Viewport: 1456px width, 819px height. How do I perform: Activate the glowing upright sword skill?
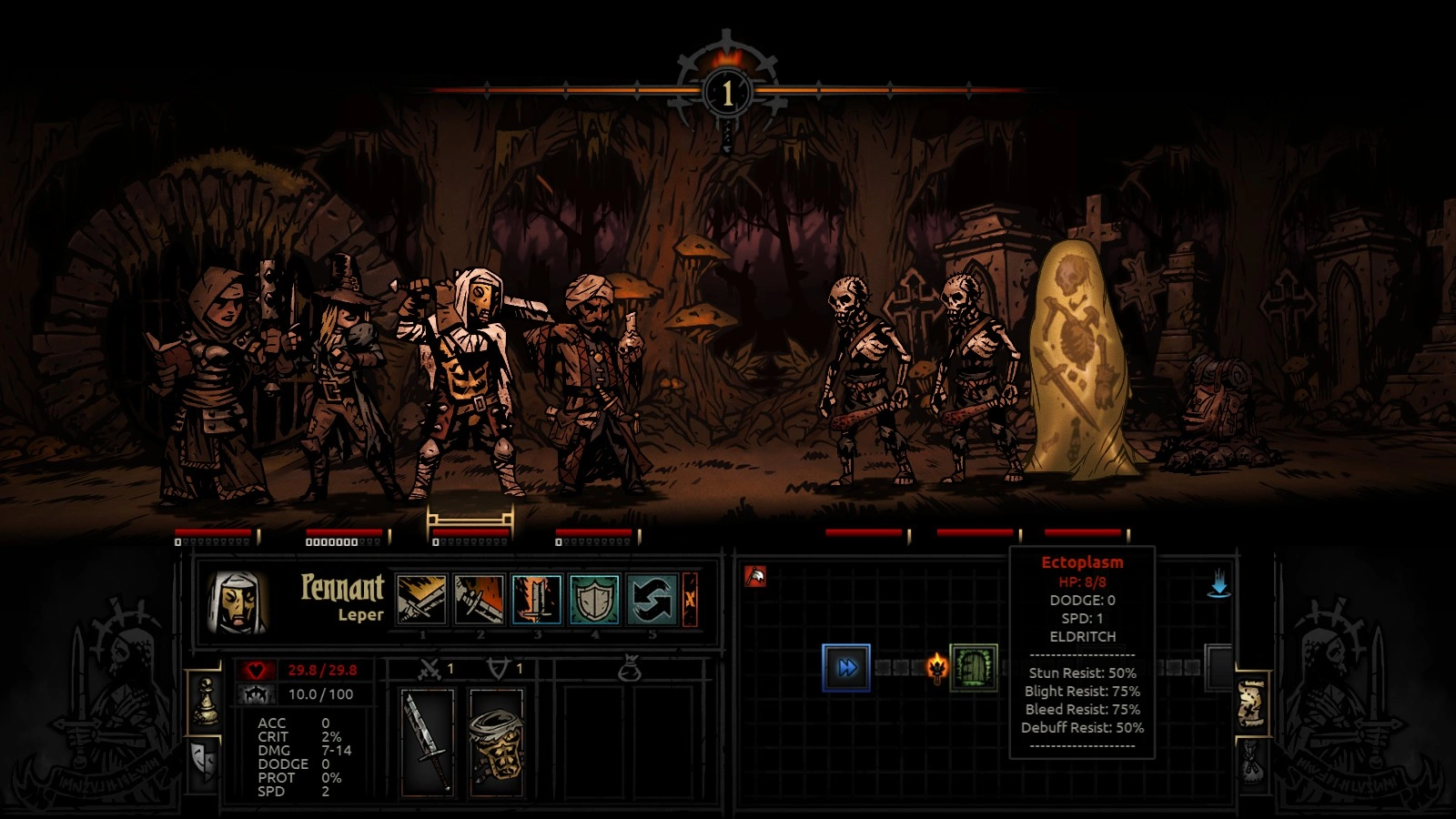pos(537,600)
